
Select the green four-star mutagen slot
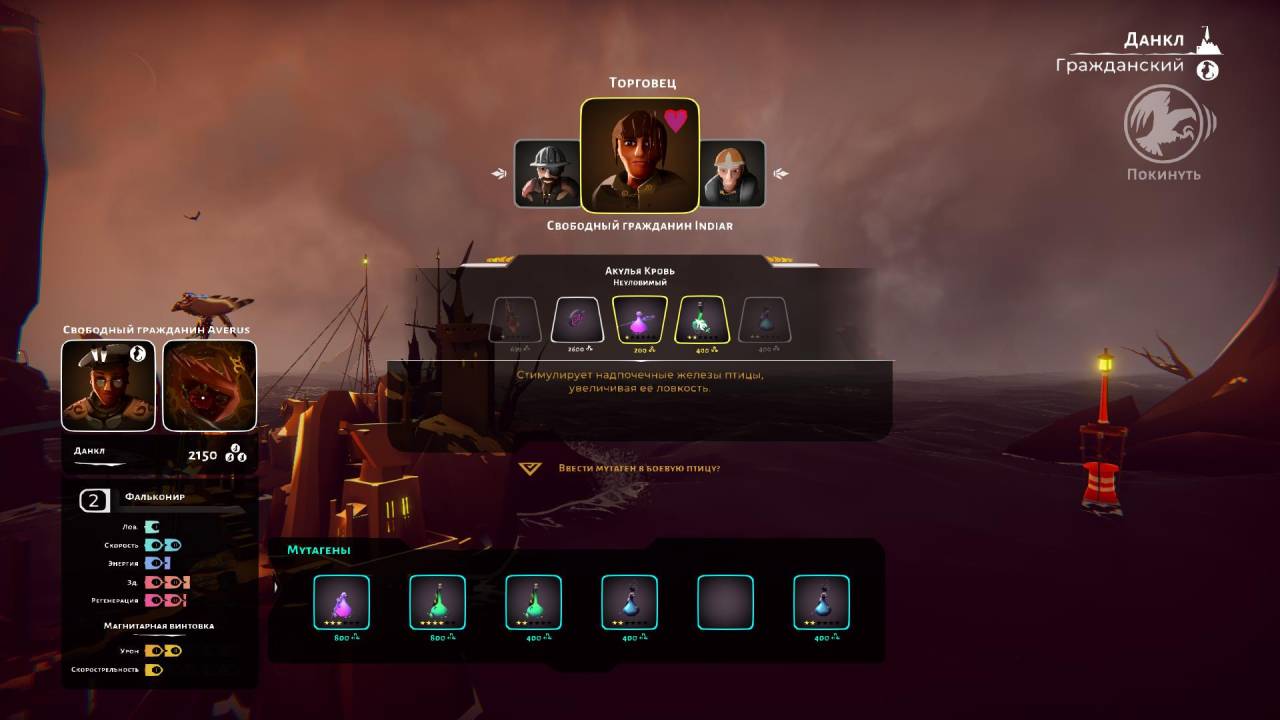tap(438, 602)
